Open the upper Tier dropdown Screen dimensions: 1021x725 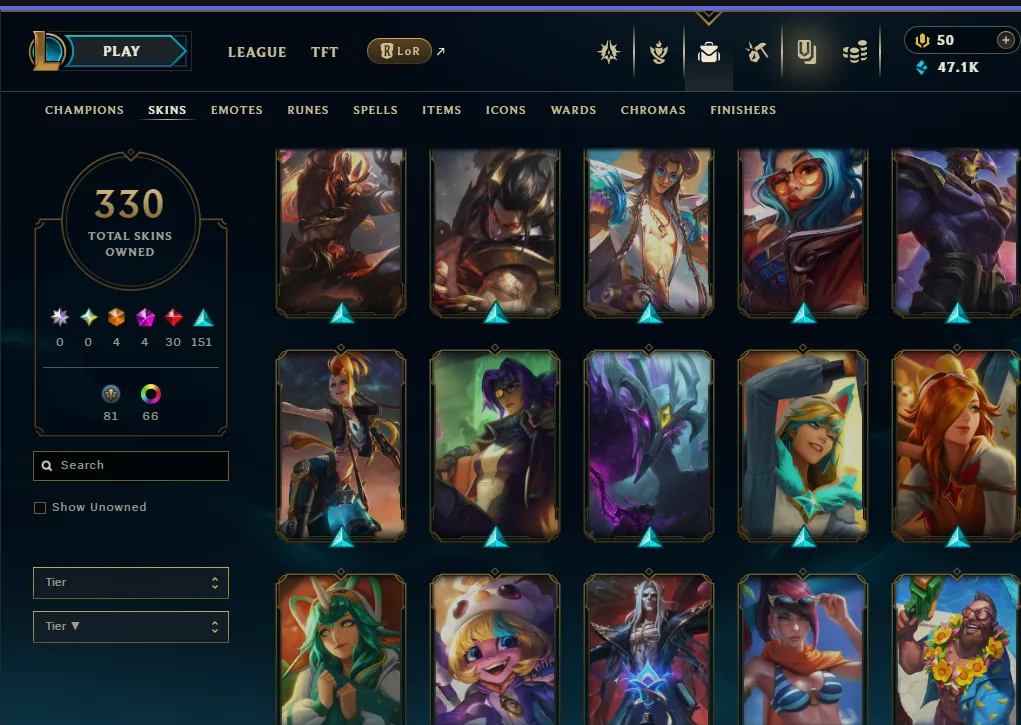pos(131,582)
